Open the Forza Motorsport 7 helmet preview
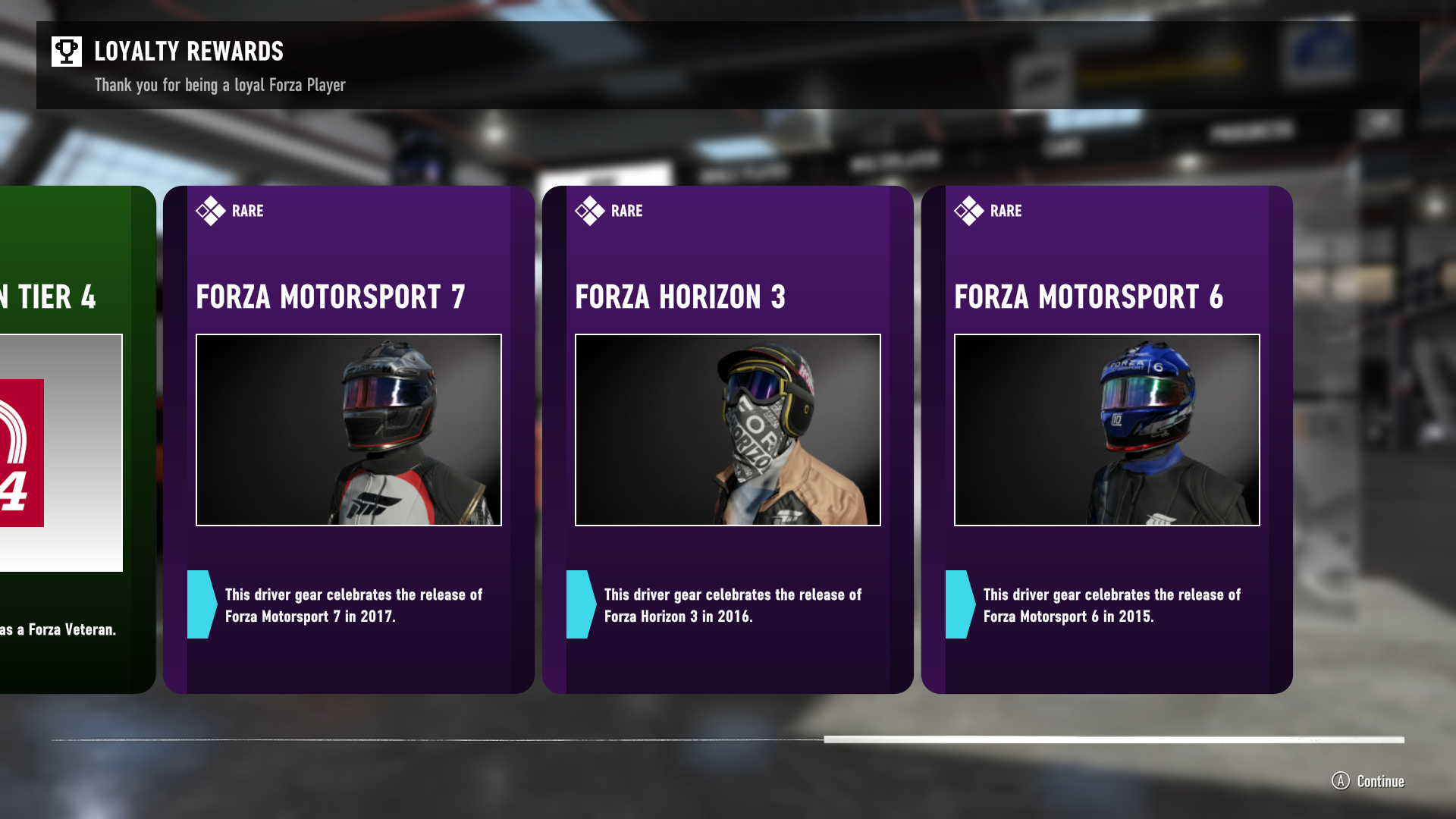Image resolution: width=1456 pixels, height=819 pixels. coord(349,430)
